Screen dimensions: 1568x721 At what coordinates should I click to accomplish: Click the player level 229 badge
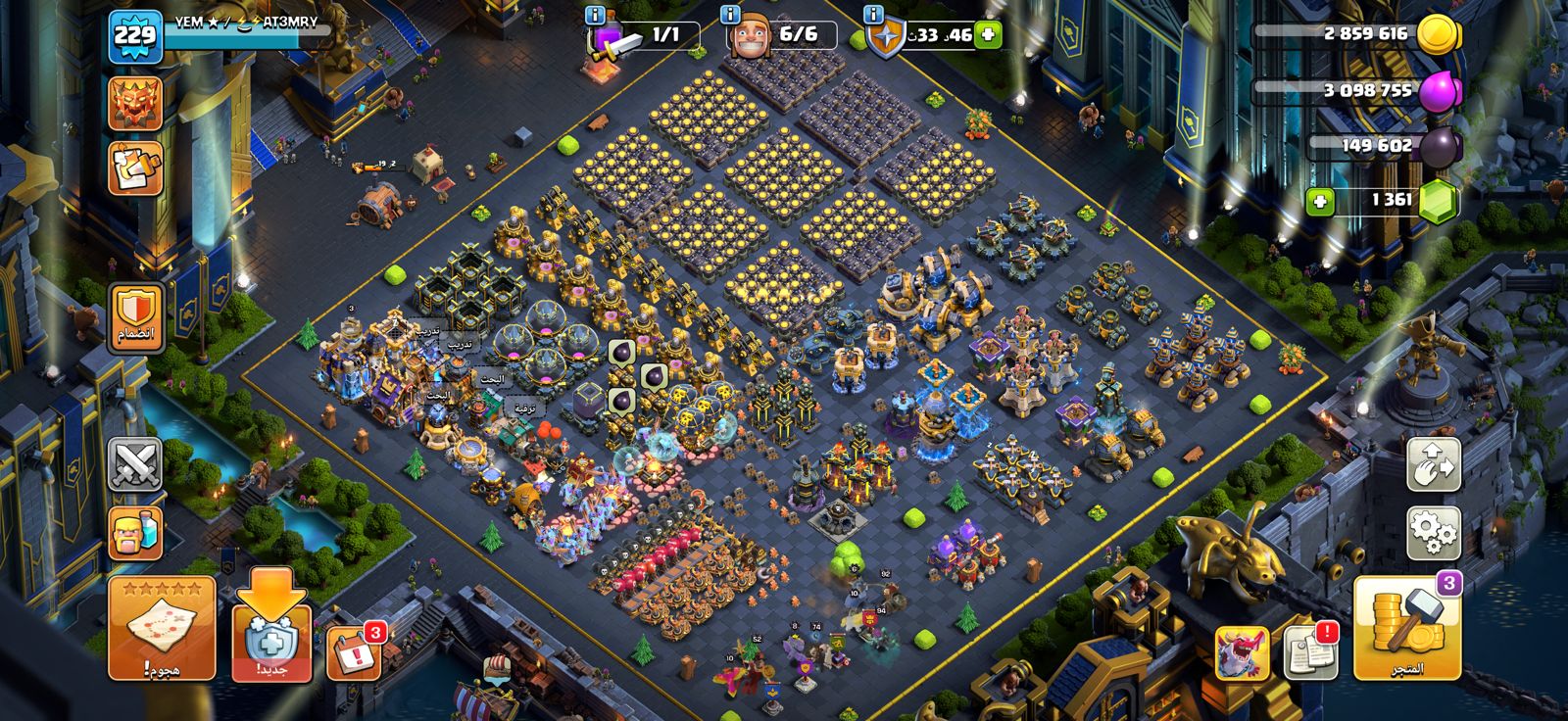pyautogui.click(x=135, y=36)
